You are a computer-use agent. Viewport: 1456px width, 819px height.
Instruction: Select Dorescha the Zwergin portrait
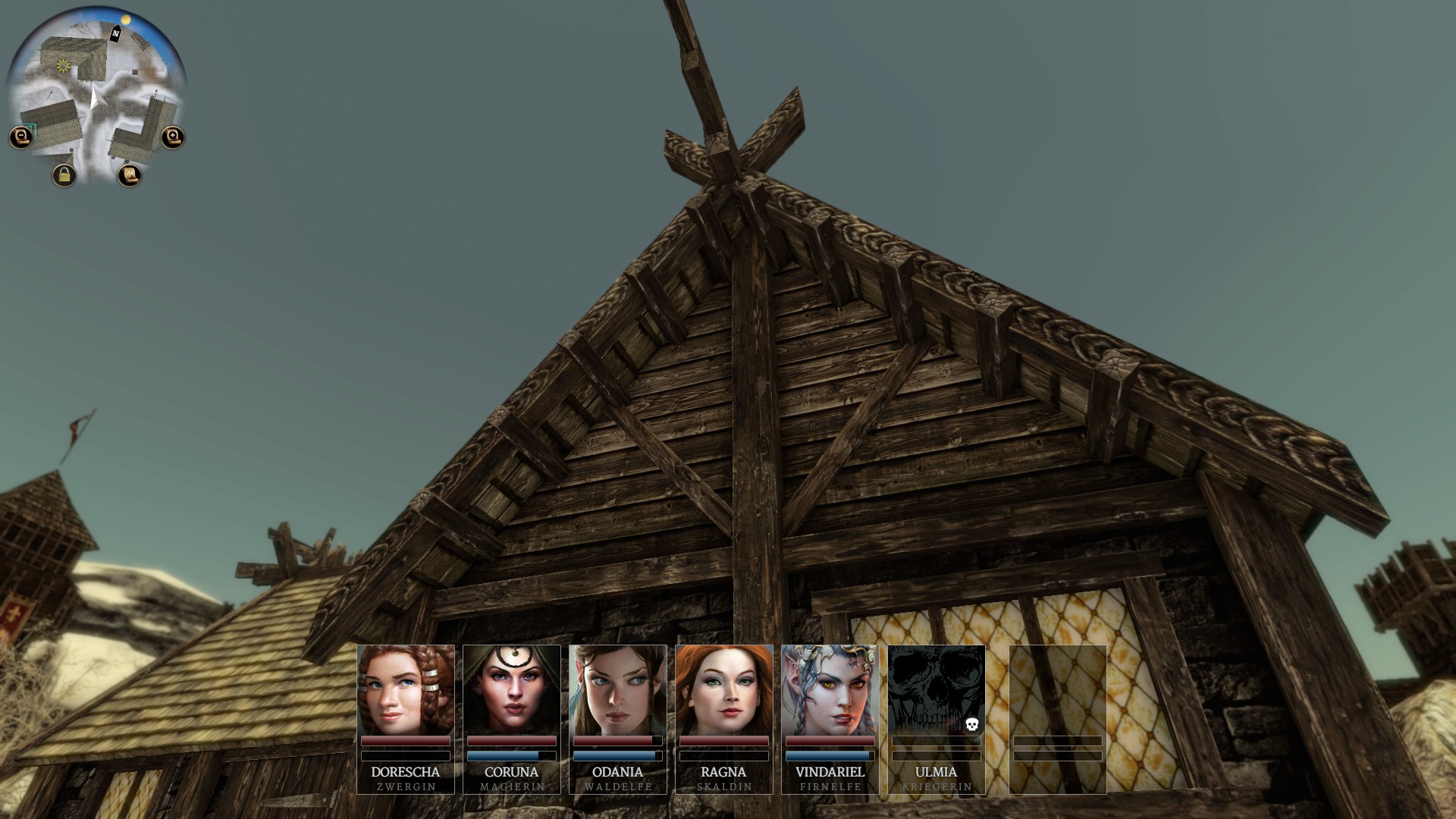point(406,690)
